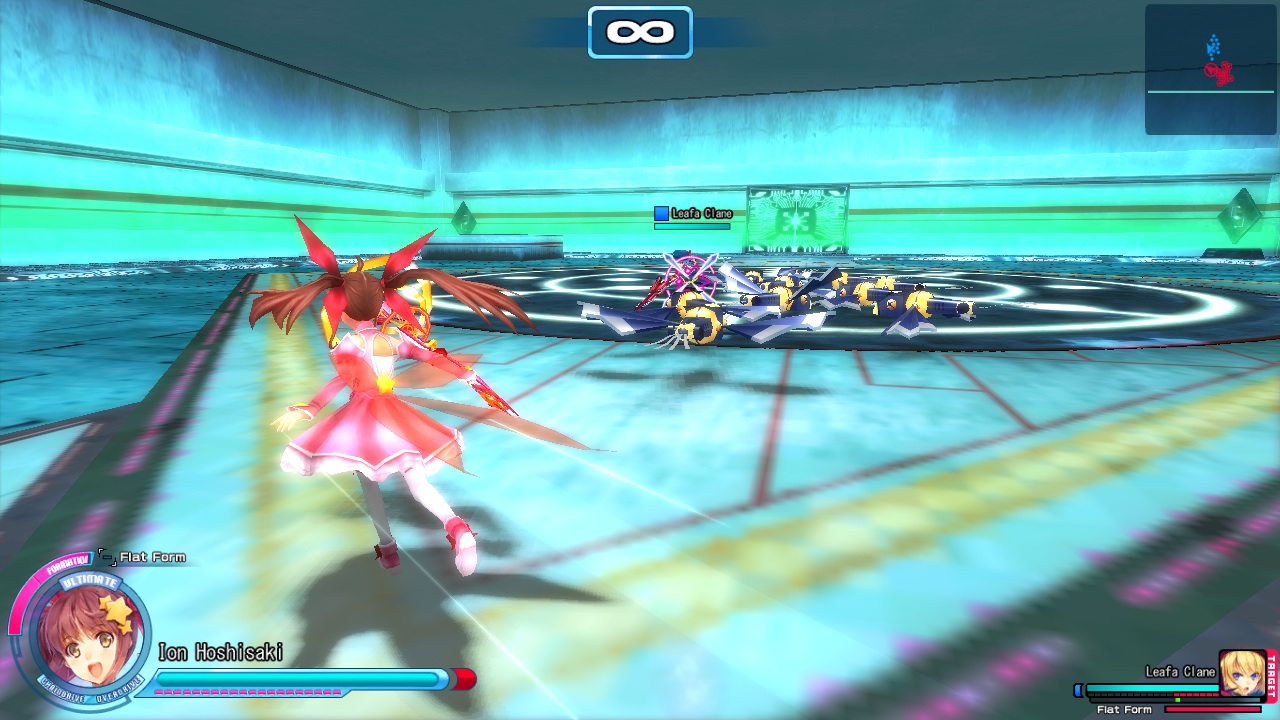The image size is (1280, 720).
Task: Click the Flat Form text at bottom right
Action: tap(1124, 709)
